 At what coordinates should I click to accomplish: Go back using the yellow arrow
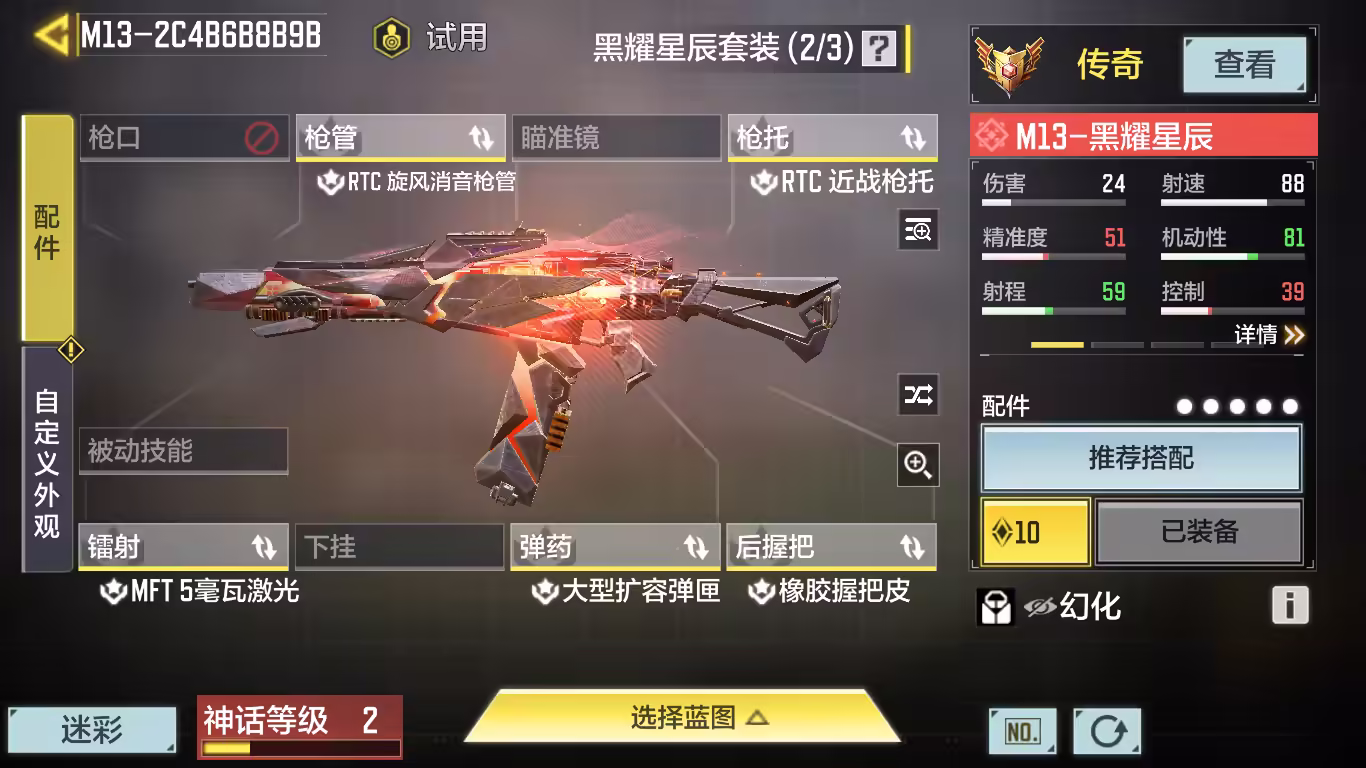50,35
